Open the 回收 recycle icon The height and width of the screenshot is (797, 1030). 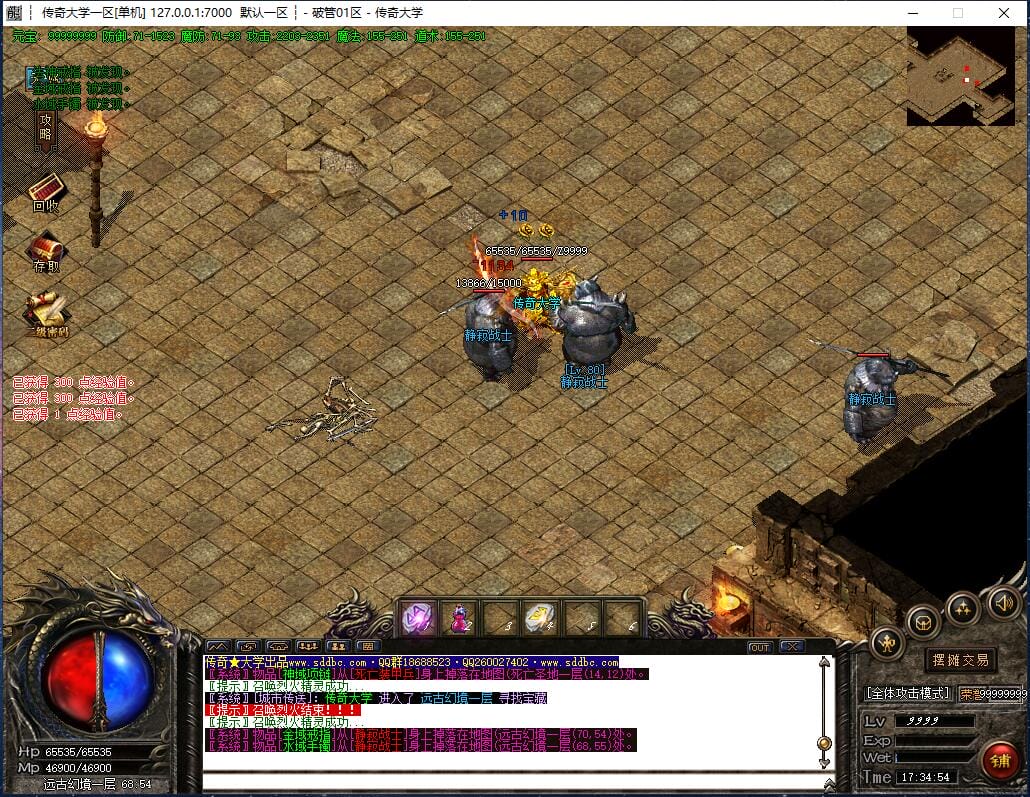click(46, 191)
